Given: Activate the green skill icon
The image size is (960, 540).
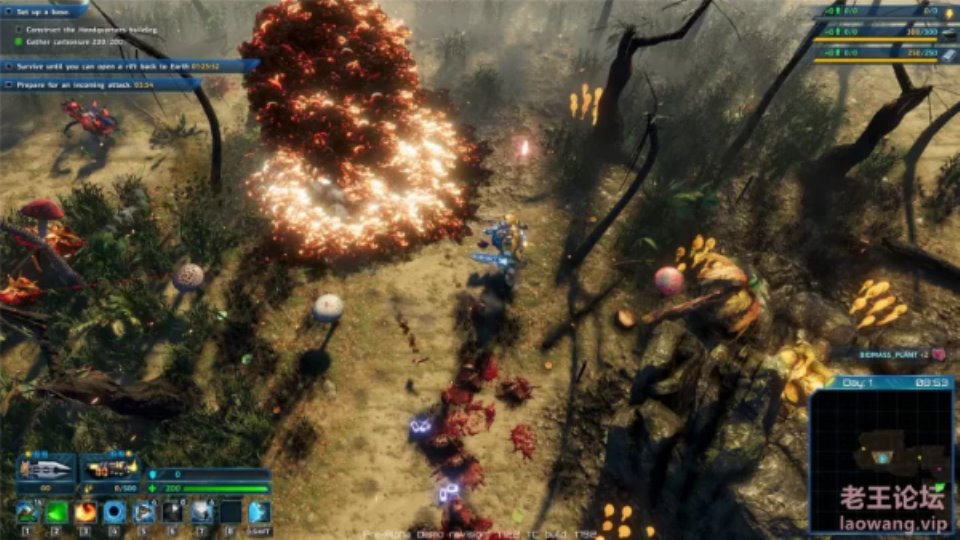Looking at the screenshot, I should 57,511.
